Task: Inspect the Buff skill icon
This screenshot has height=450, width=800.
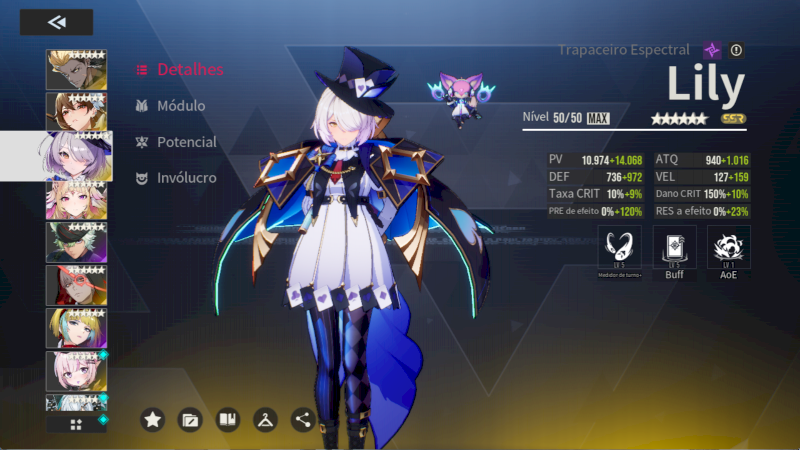Action: [x=674, y=247]
